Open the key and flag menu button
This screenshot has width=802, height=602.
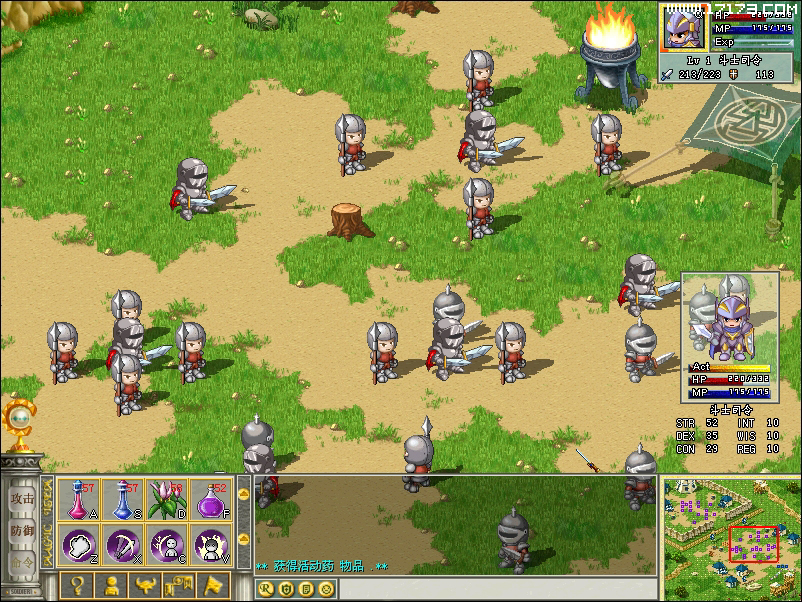tap(181, 585)
